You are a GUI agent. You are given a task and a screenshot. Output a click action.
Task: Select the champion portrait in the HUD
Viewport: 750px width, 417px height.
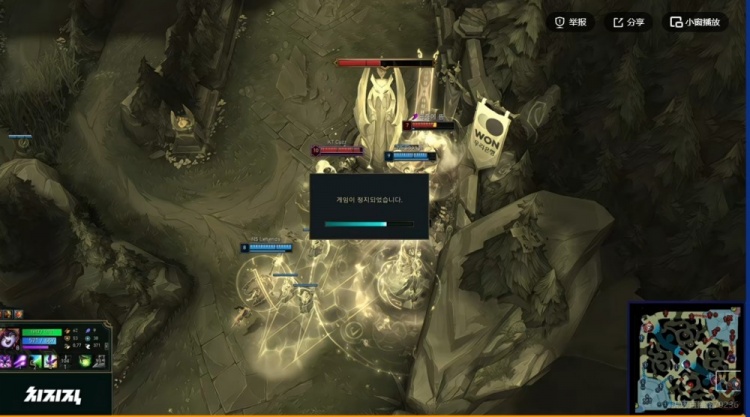[9, 339]
